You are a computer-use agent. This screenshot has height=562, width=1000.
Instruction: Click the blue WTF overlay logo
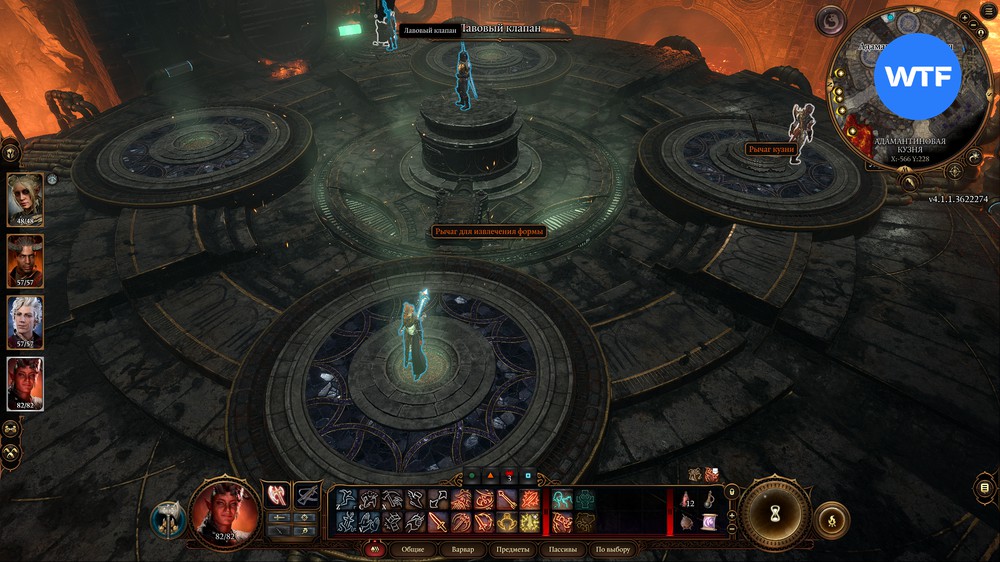pyautogui.click(x=916, y=76)
